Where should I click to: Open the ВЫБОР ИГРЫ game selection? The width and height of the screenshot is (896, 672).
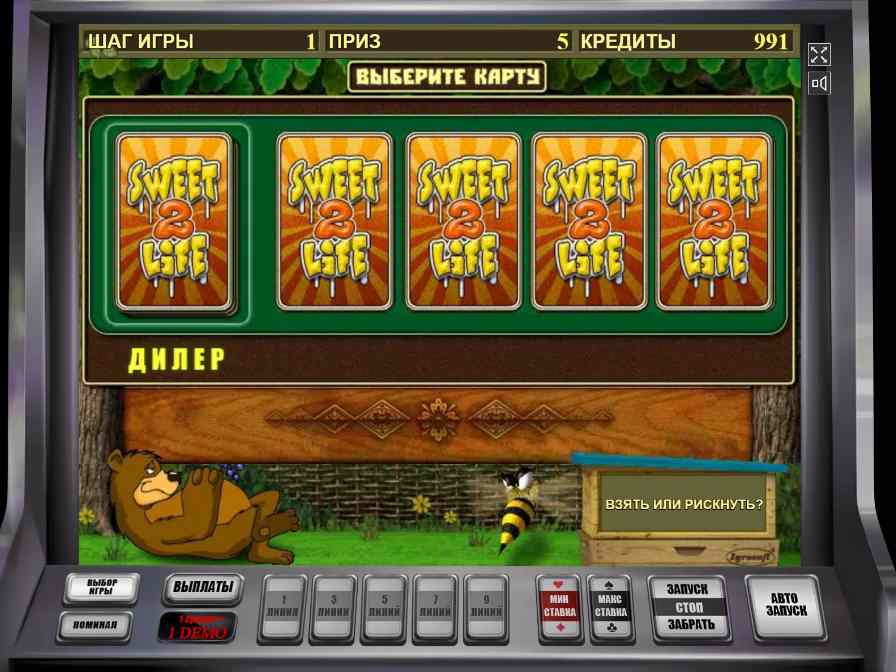(102, 588)
